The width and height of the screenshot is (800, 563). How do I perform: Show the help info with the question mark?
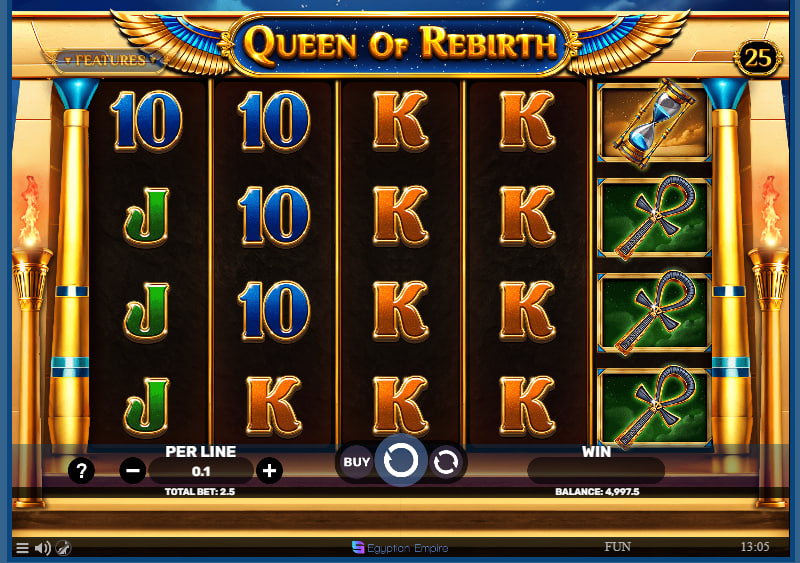coord(81,470)
